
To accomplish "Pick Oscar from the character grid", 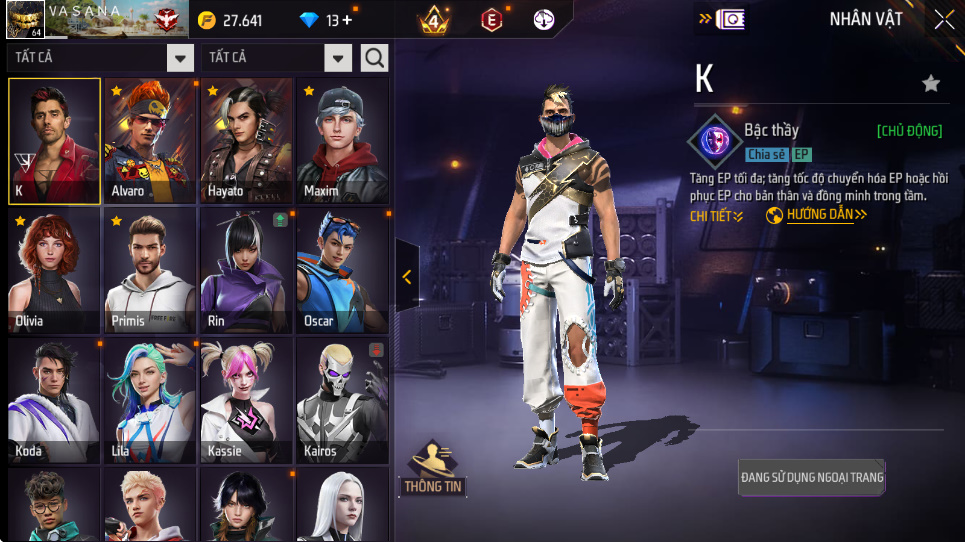I will pos(343,271).
